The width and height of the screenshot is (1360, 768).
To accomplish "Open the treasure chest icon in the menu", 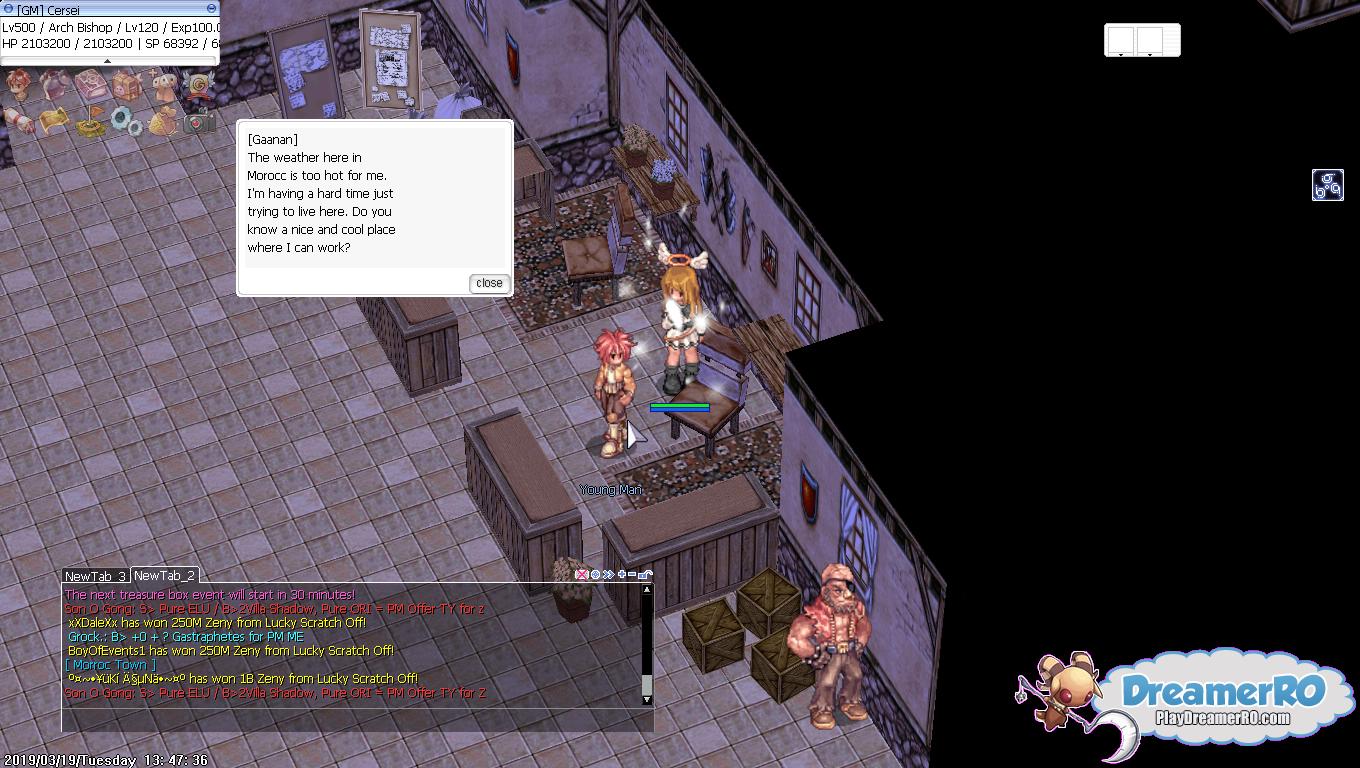I will pyautogui.click(x=127, y=86).
